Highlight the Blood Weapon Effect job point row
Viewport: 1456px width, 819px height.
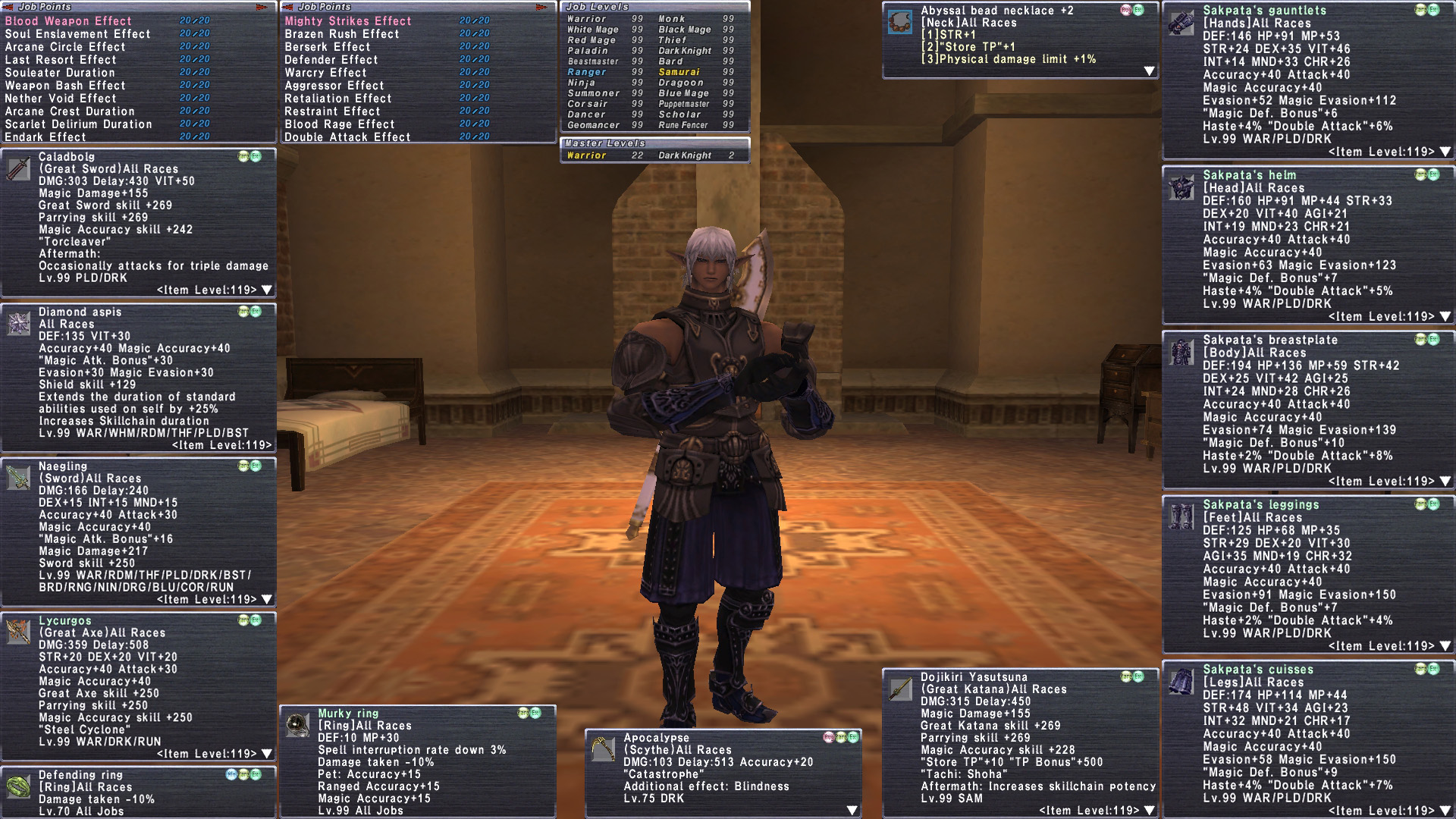[68, 21]
